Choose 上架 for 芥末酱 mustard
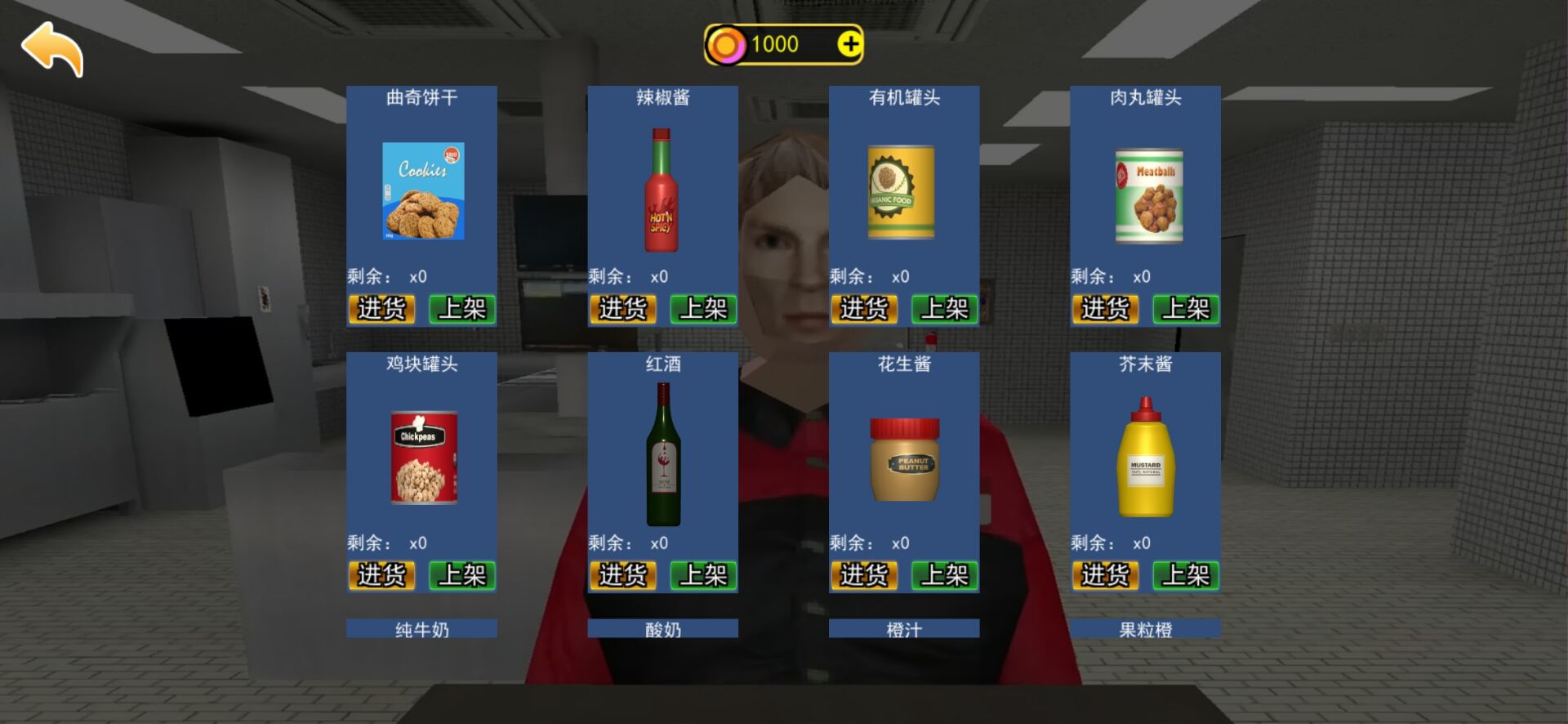 click(1186, 575)
